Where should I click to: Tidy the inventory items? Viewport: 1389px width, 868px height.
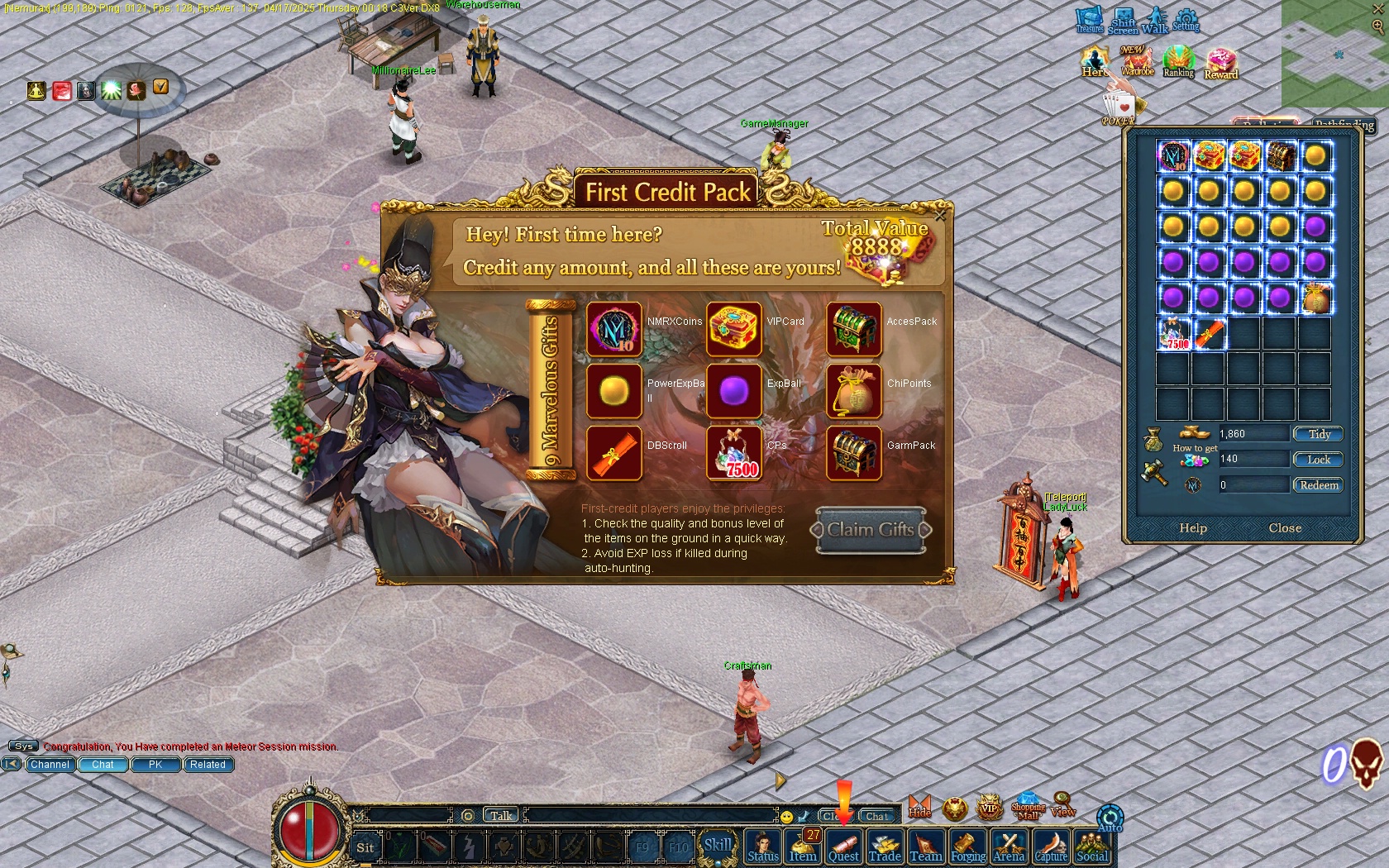(x=1319, y=434)
